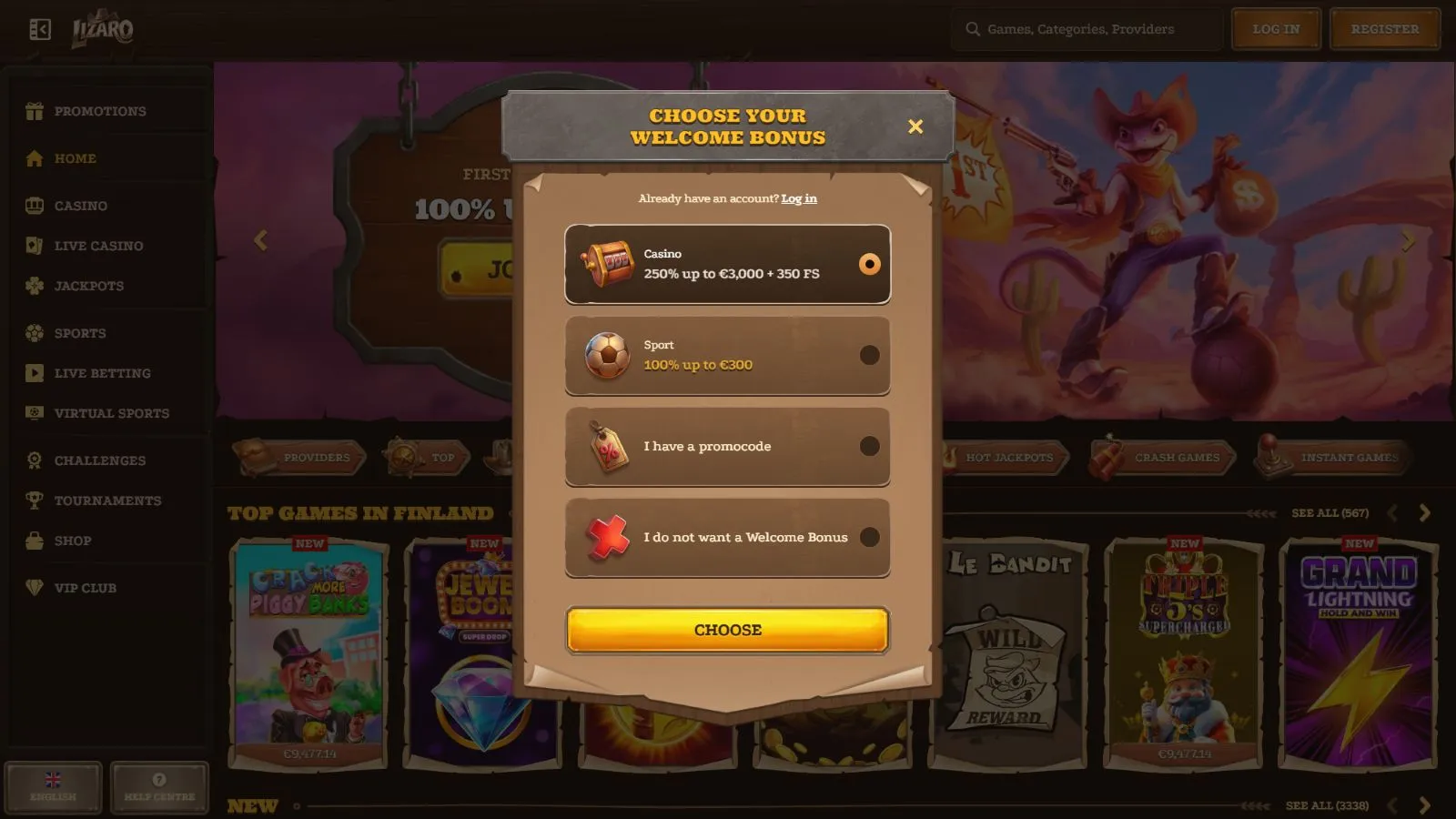Collapse the sidebar with the toggle icon
Image resolution: width=1456 pixels, height=819 pixels.
(x=40, y=30)
